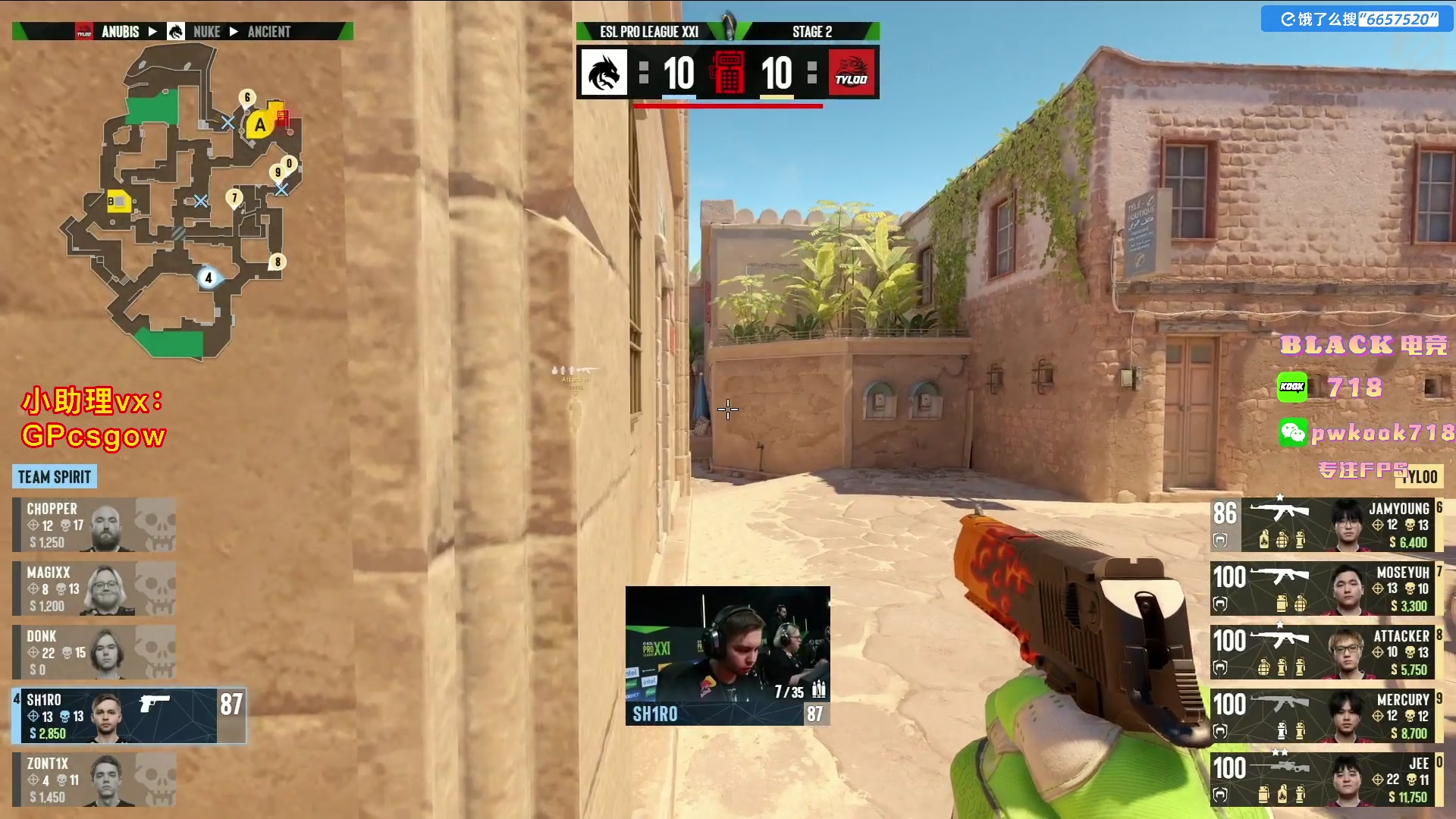The image size is (1456, 819).
Task: Click the Team Spirit dragon logo
Action: coord(604,73)
